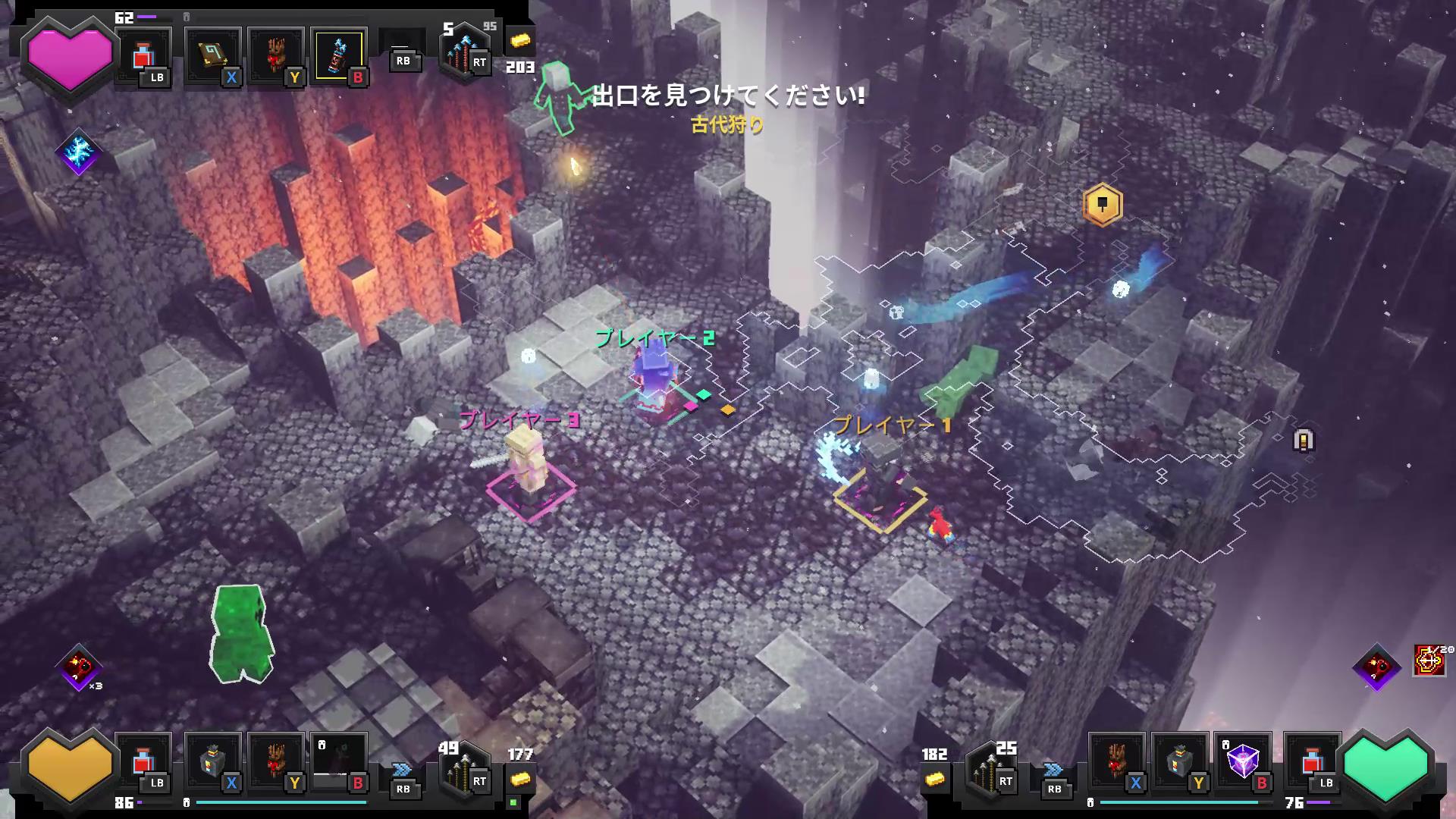Click the gold key marker on the minimap

[1101, 205]
